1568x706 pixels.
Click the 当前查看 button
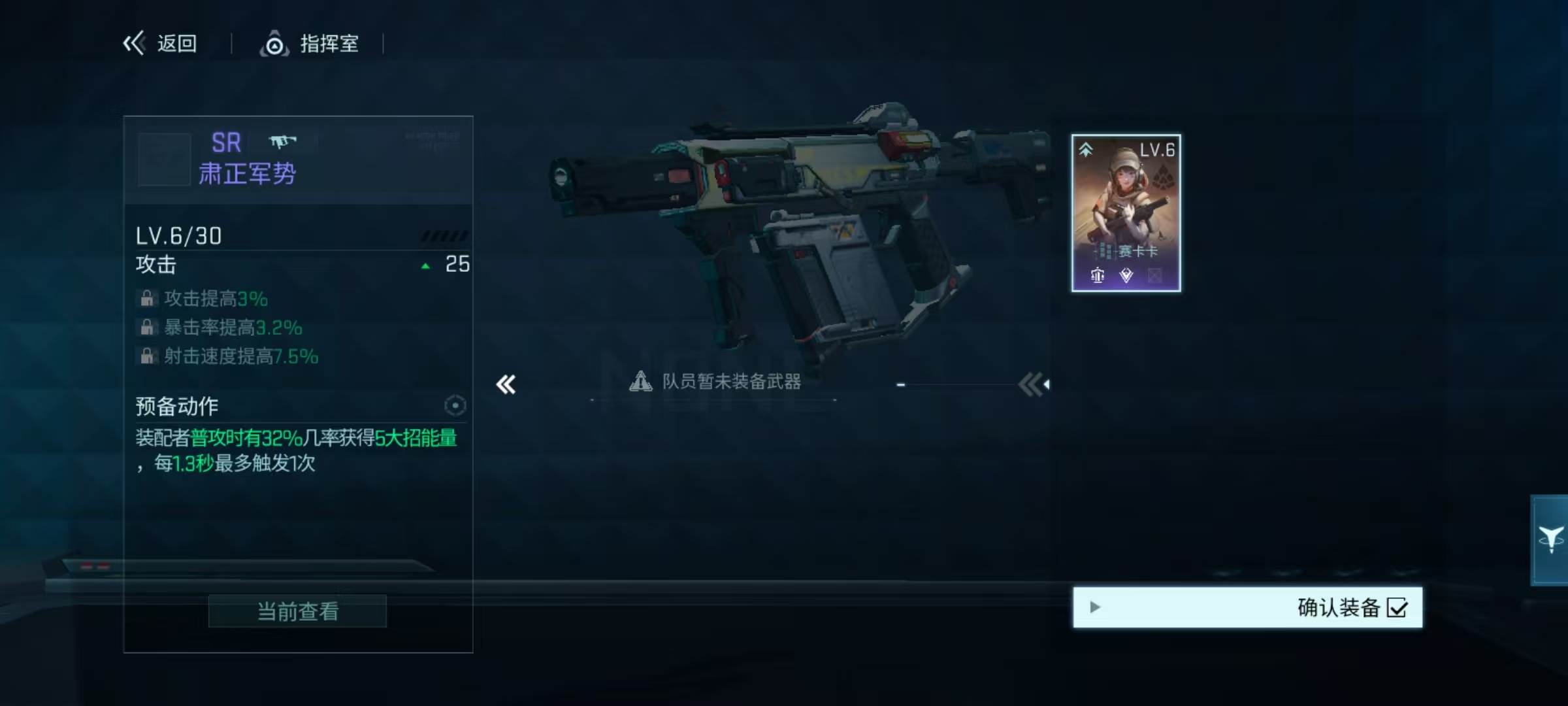pyautogui.click(x=297, y=611)
